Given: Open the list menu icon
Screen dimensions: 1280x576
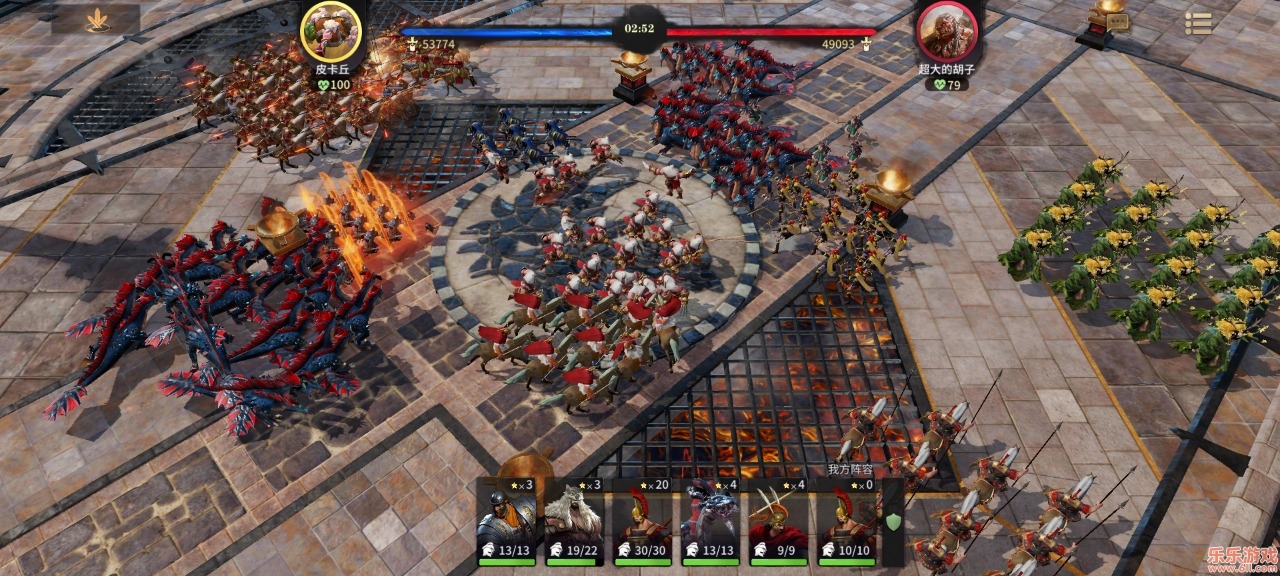Looking at the screenshot, I should (x=1197, y=23).
